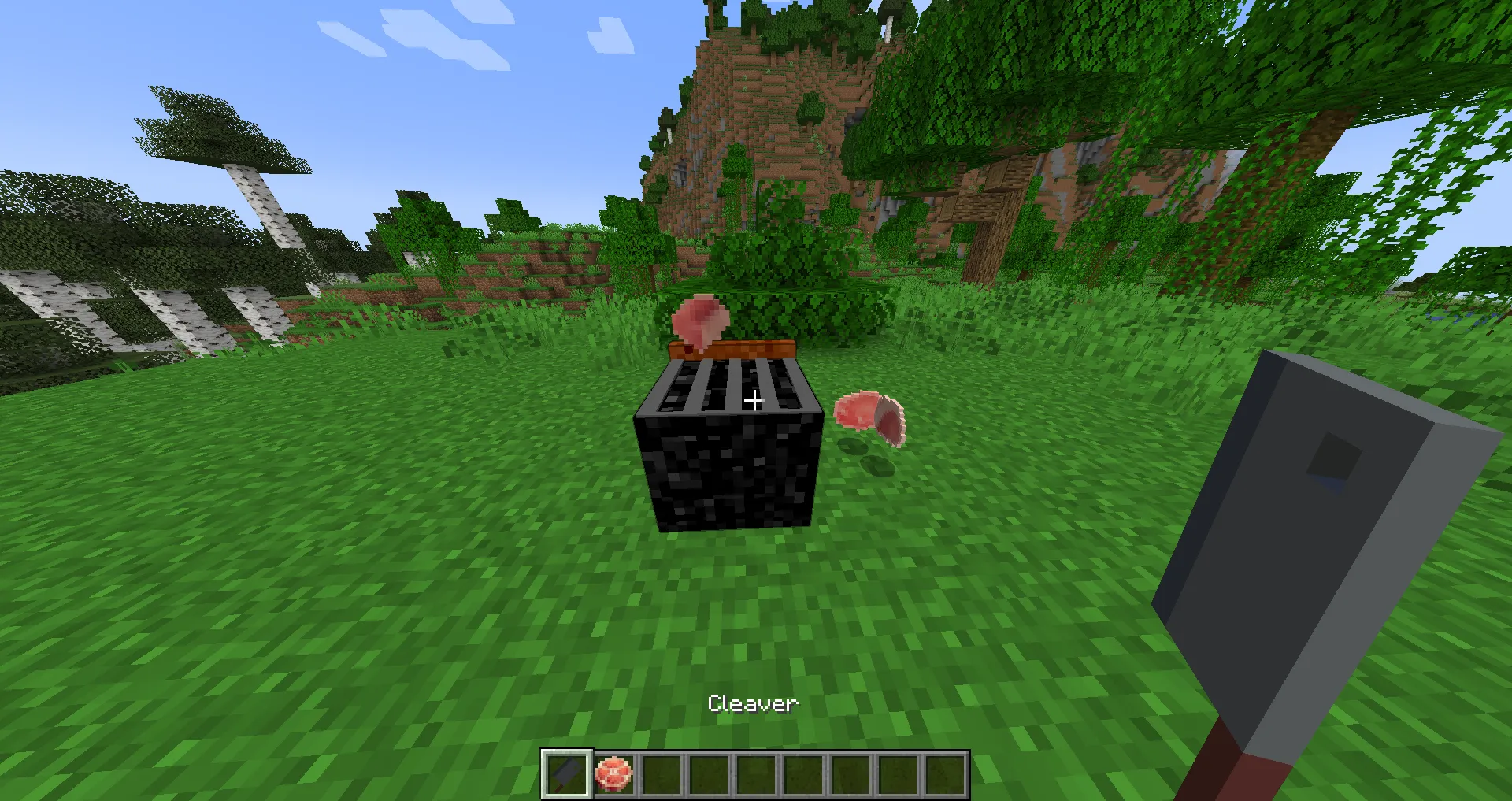Click the Cleaver item name text
The width and height of the screenshot is (1512, 801).
coord(753,703)
